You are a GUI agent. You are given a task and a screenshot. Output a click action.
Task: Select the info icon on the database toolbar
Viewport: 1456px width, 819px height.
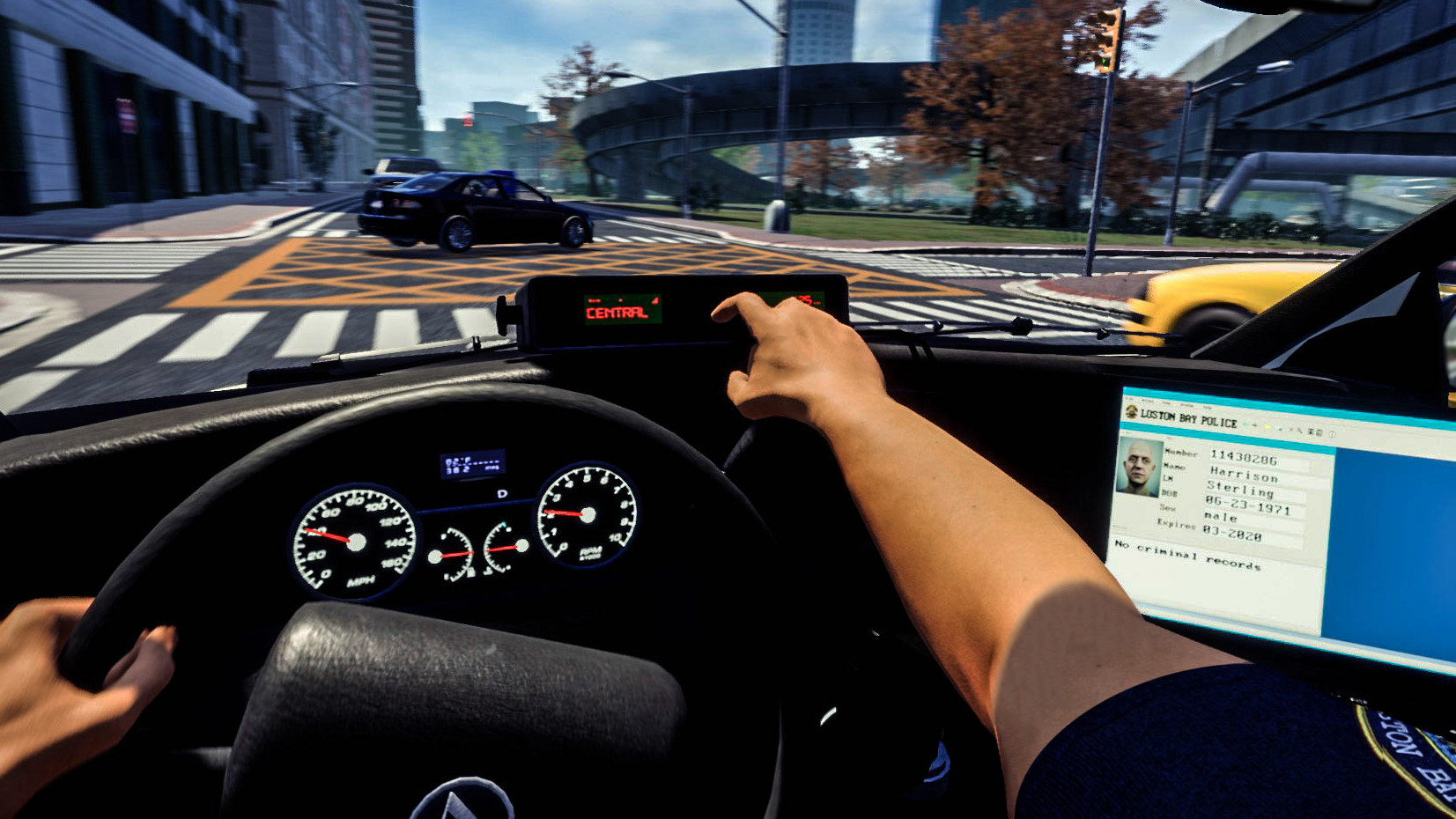tap(1331, 434)
